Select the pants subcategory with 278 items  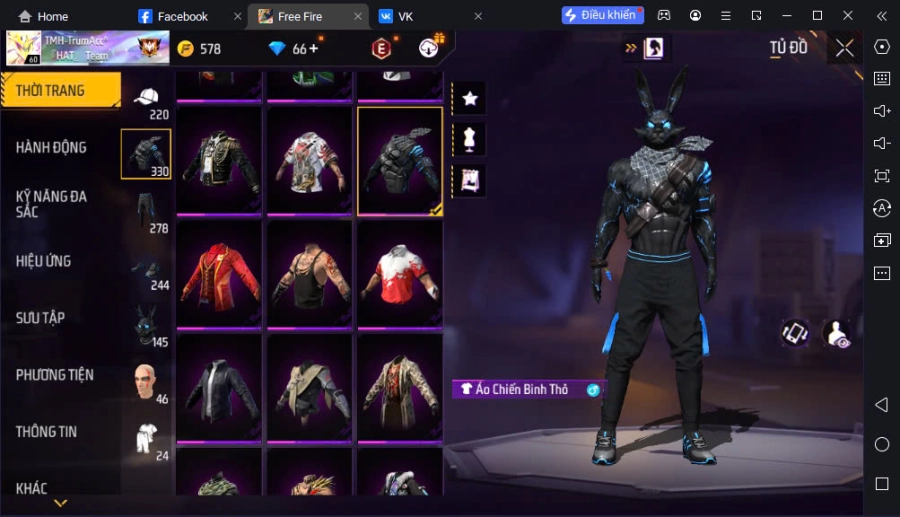(147, 211)
